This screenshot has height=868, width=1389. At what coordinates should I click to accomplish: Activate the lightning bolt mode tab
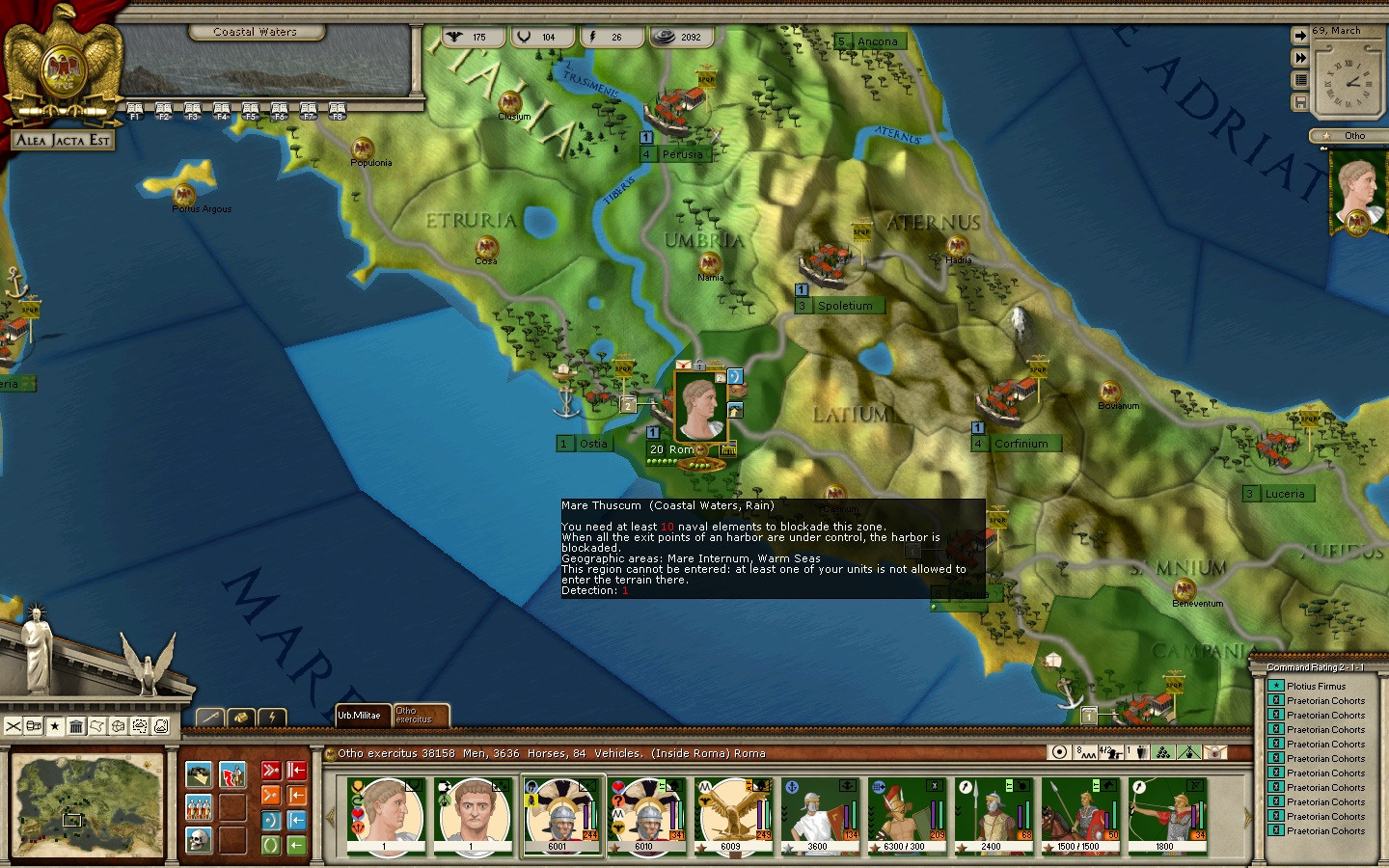coord(272,717)
